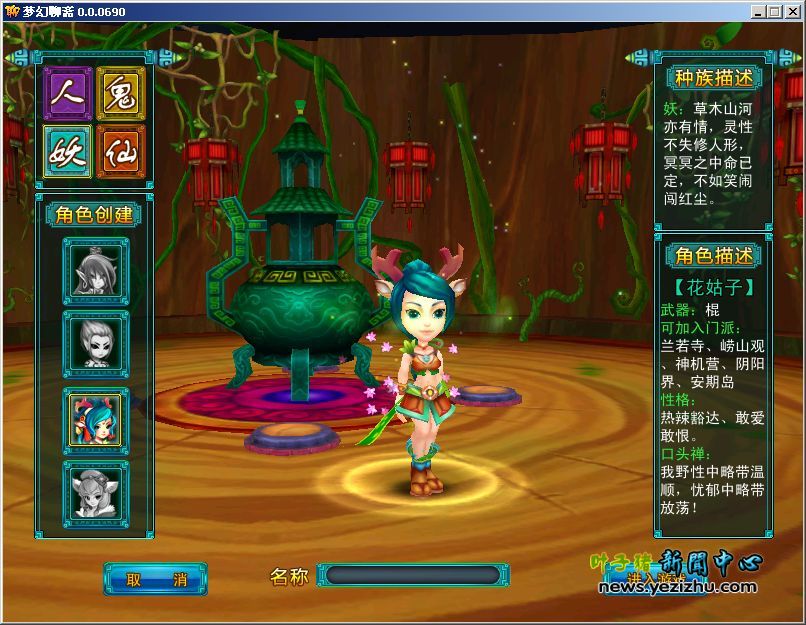Choose the 鬼 (Ghost) race button
Viewport: 806px width, 625px height.
[121, 94]
